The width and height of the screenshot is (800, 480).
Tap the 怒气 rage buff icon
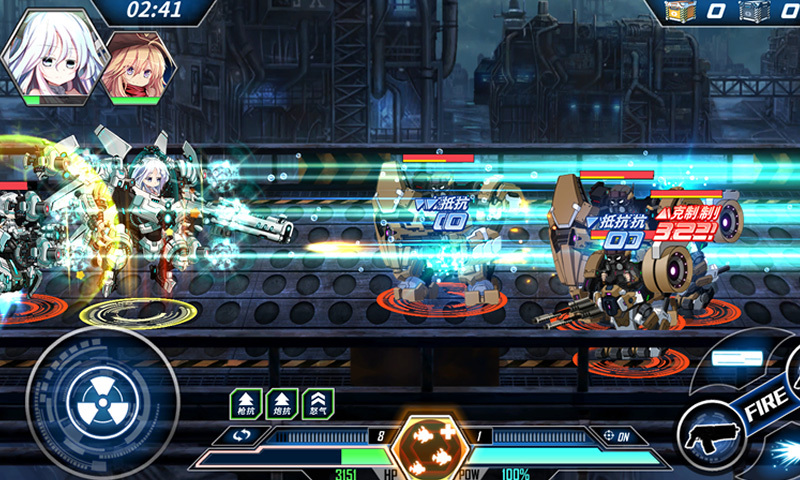(x=320, y=403)
